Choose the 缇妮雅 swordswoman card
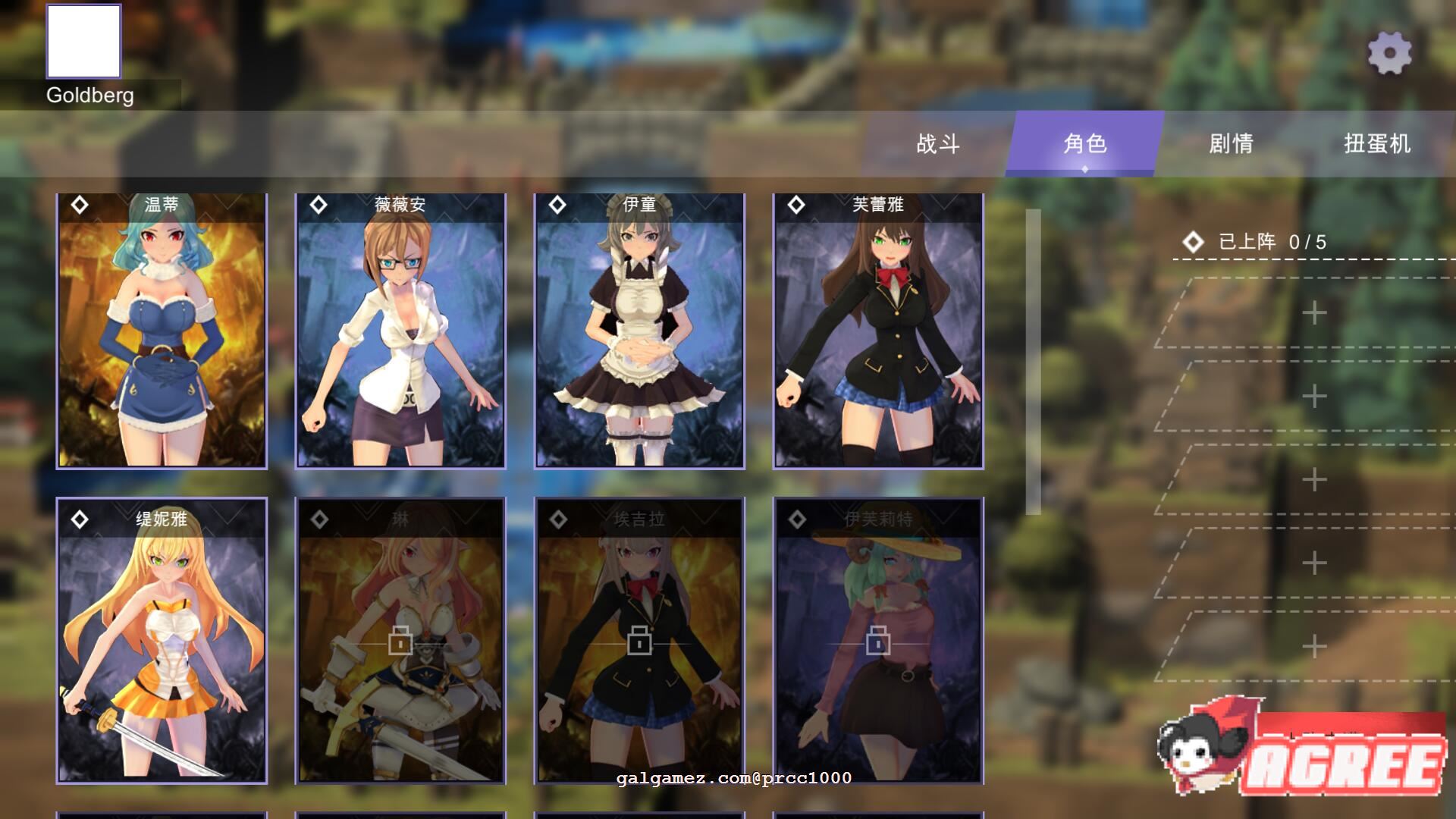Viewport: 1456px width, 819px height. 162,641
